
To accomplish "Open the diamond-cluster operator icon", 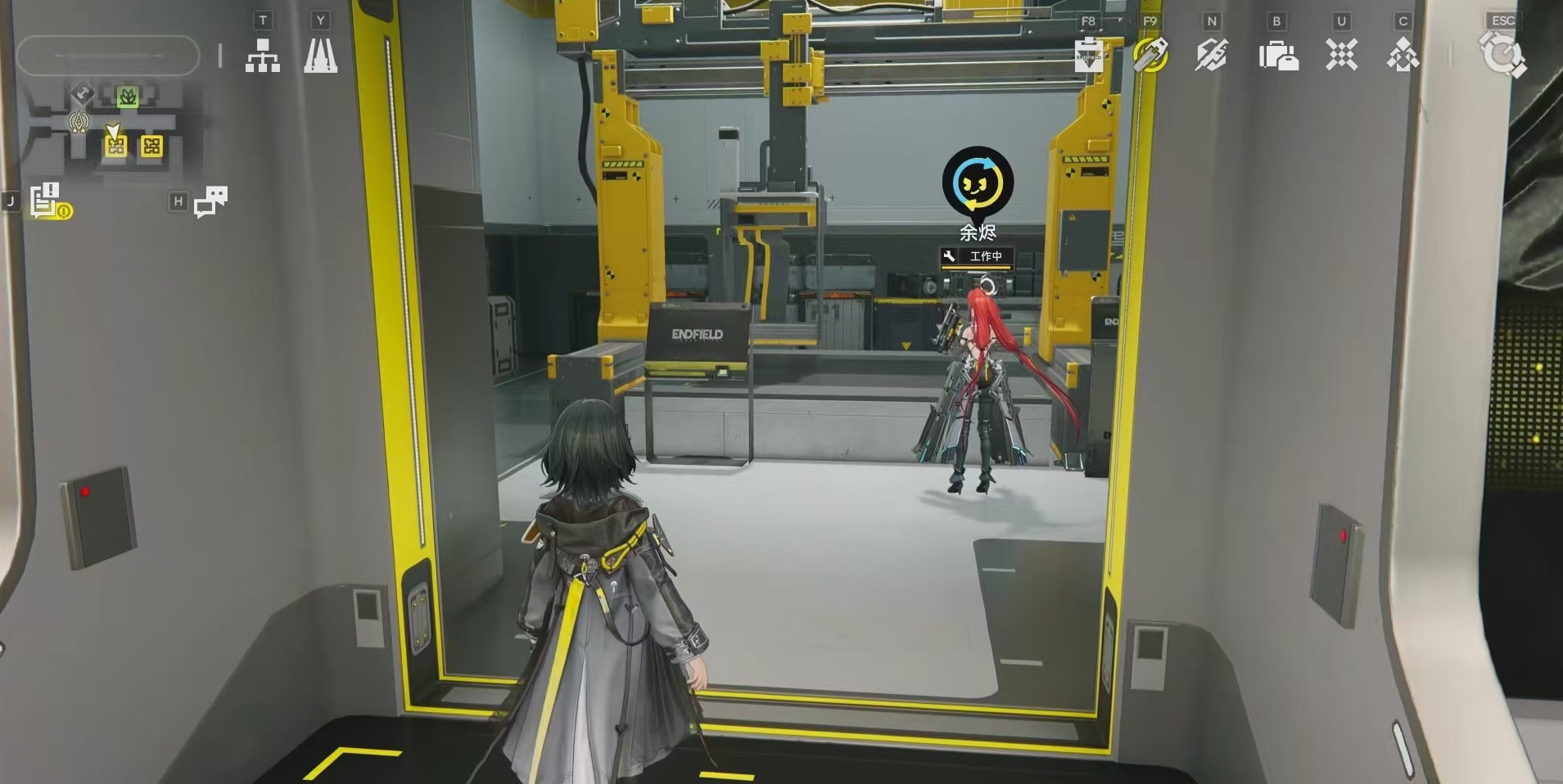I will (1403, 56).
